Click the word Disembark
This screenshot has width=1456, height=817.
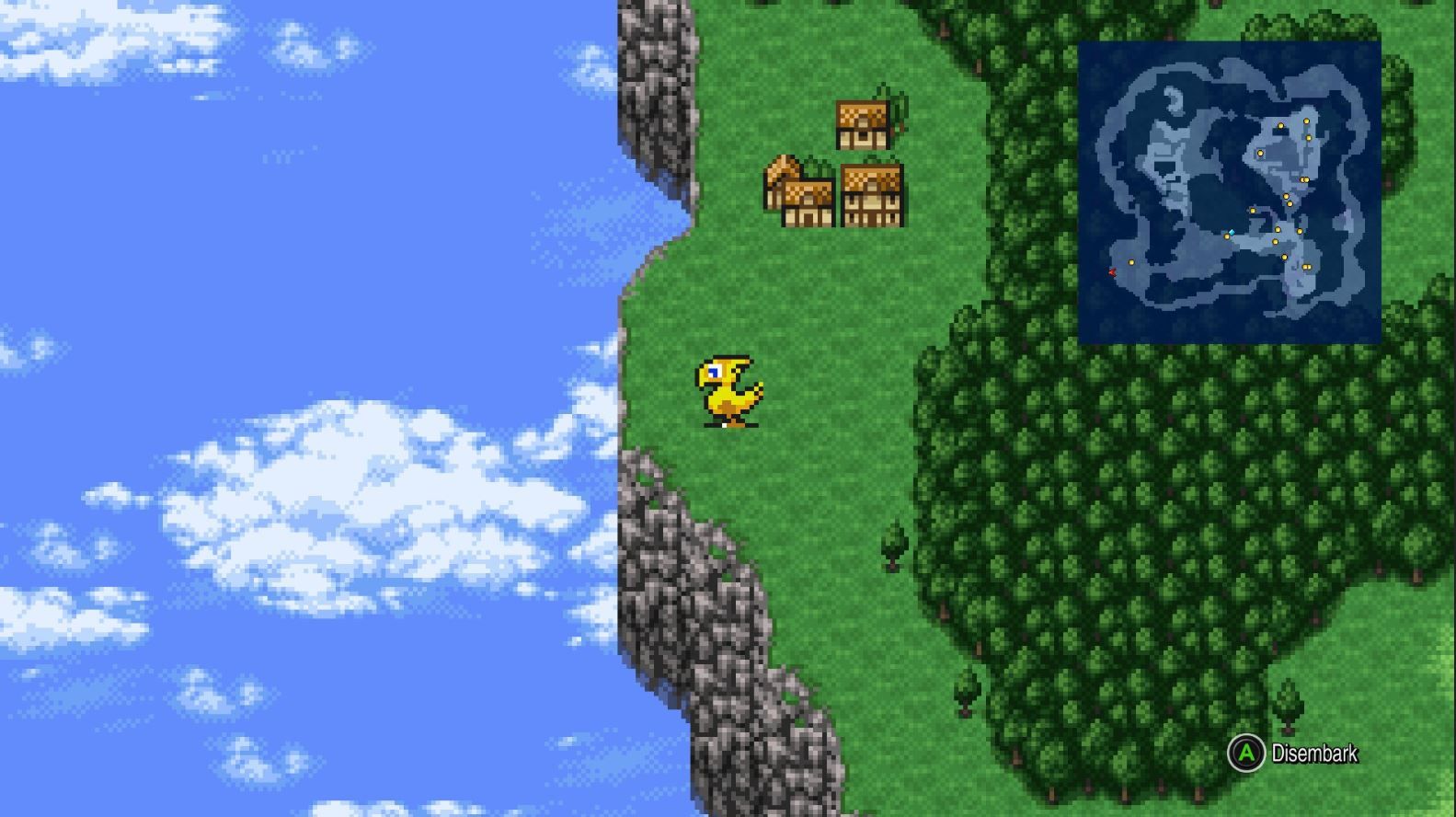point(1317,754)
